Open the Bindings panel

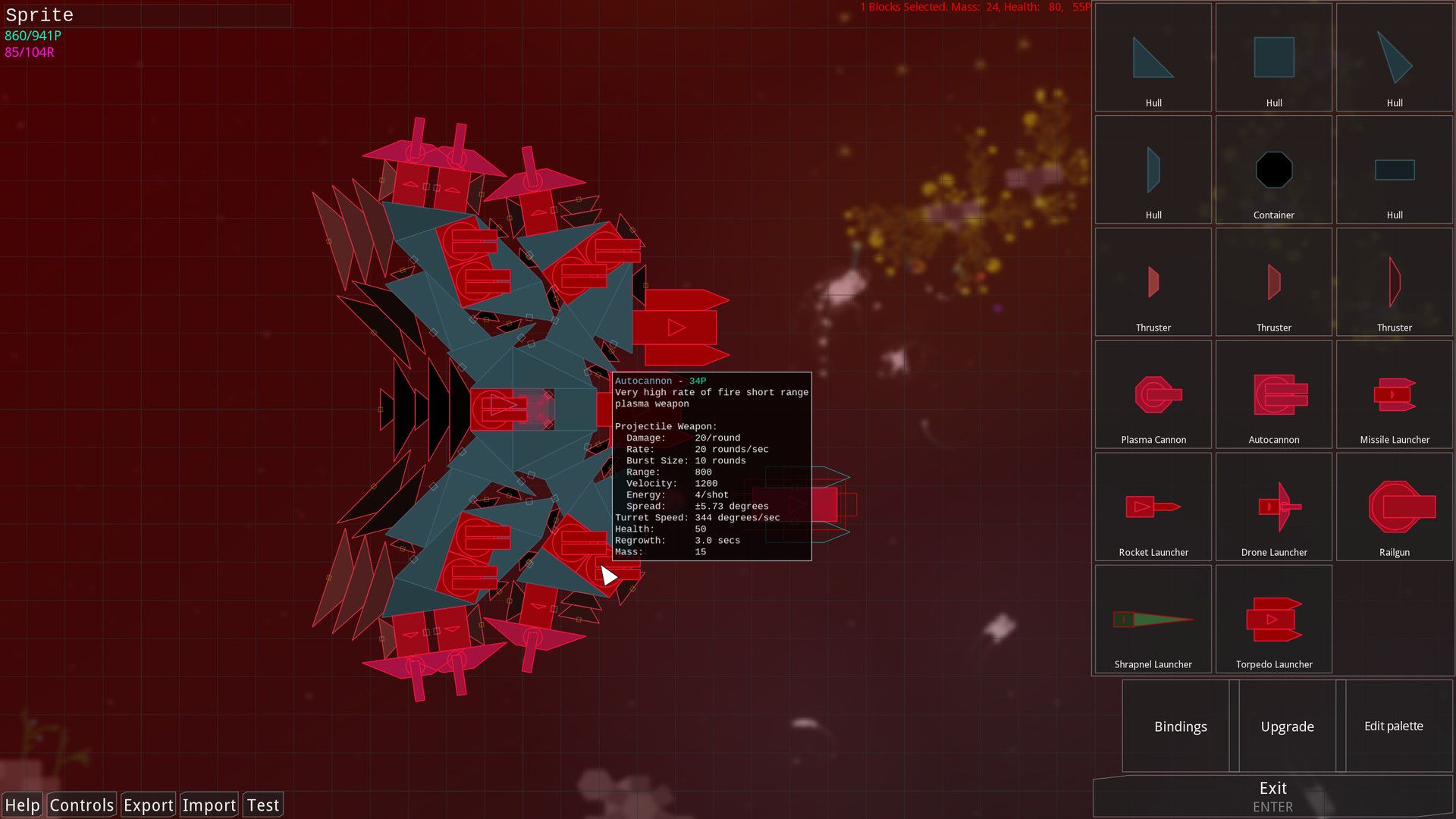(1180, 726)
